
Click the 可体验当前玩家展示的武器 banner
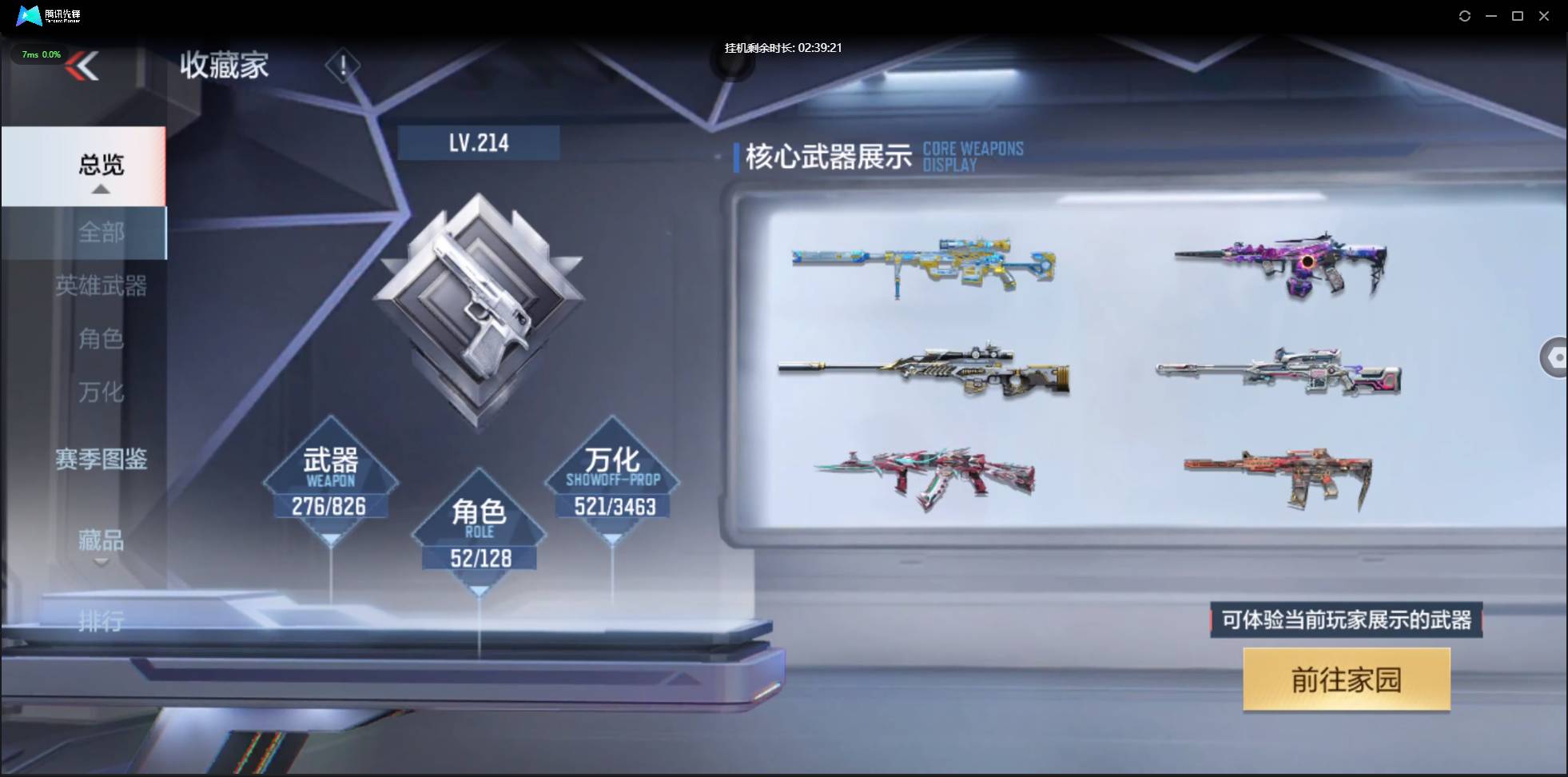(1346, 620)
